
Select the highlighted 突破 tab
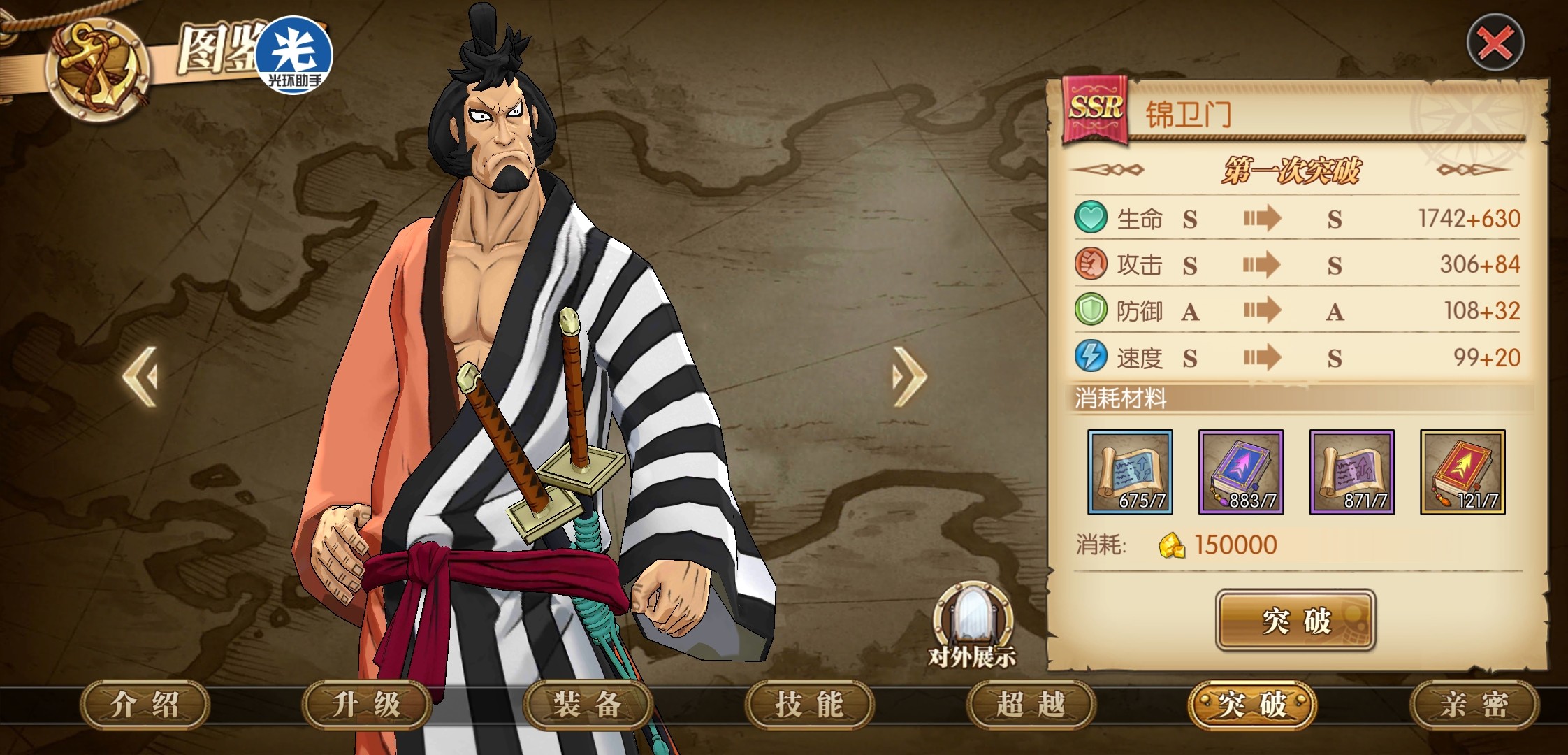point(1251,705)
